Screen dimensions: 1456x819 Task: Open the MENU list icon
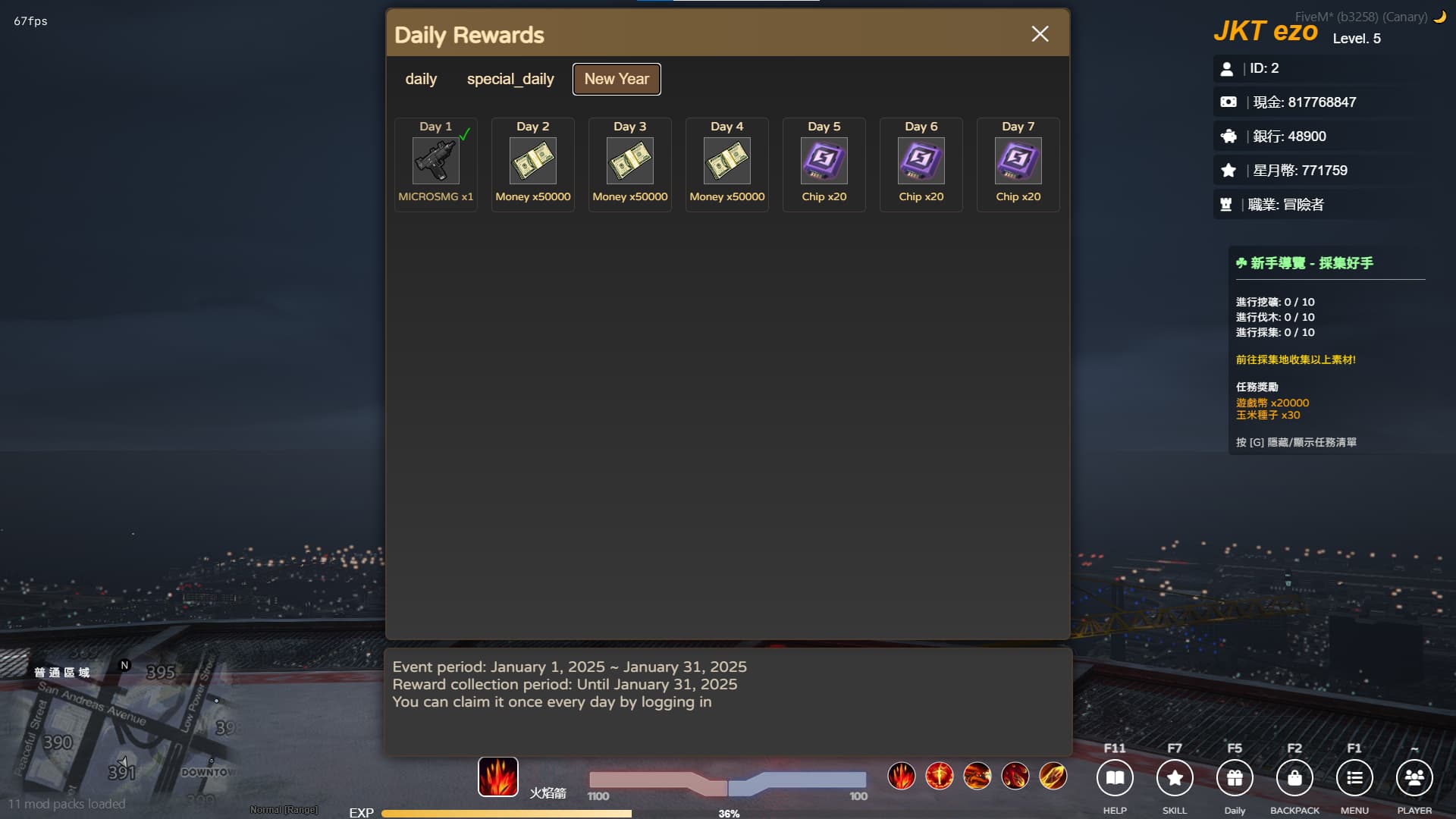1354,777
